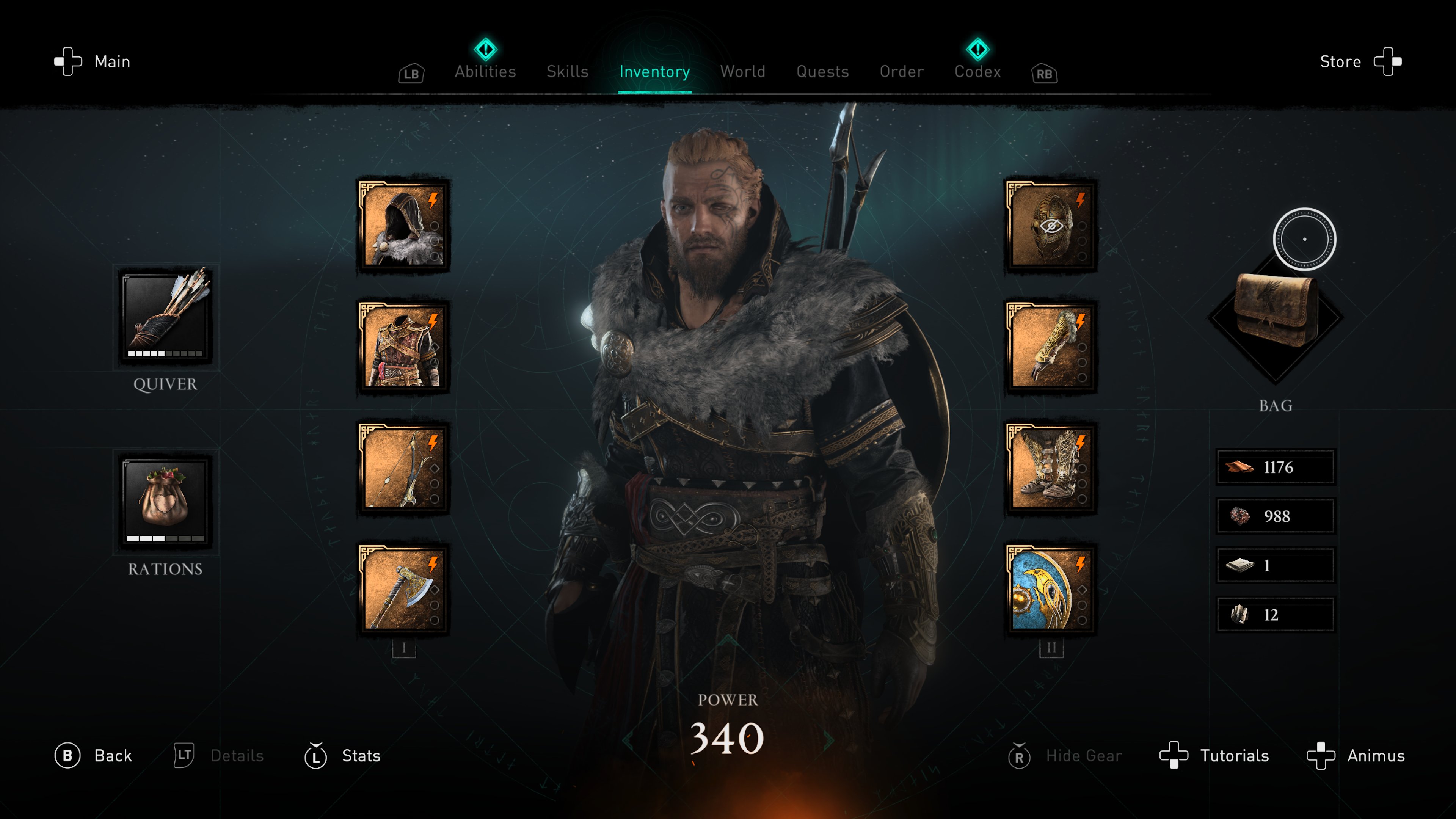Open the Store
The height and width of the screenshot is (819, 1456).
[1360, 61]
